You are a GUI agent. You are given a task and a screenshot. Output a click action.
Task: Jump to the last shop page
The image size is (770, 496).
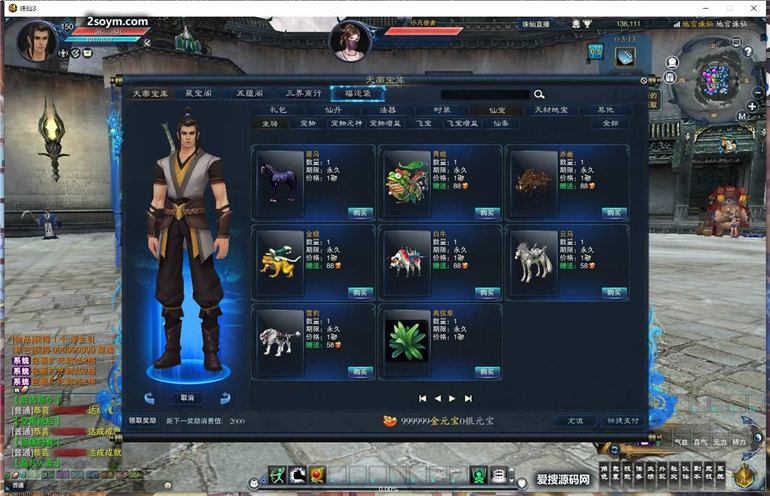click(x=469, y=398)
